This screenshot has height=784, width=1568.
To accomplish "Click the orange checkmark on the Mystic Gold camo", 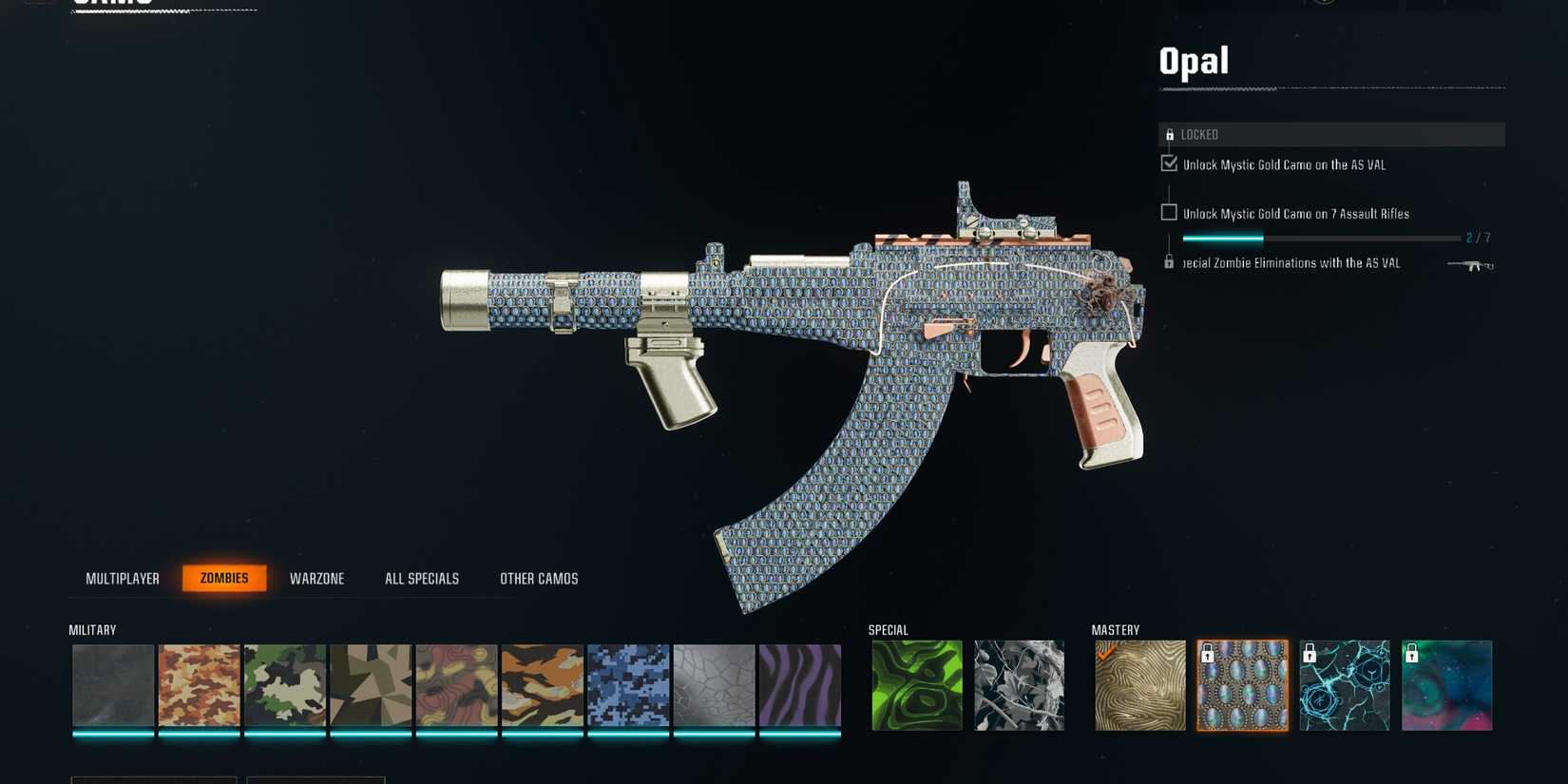I will tap(1105, 650).
